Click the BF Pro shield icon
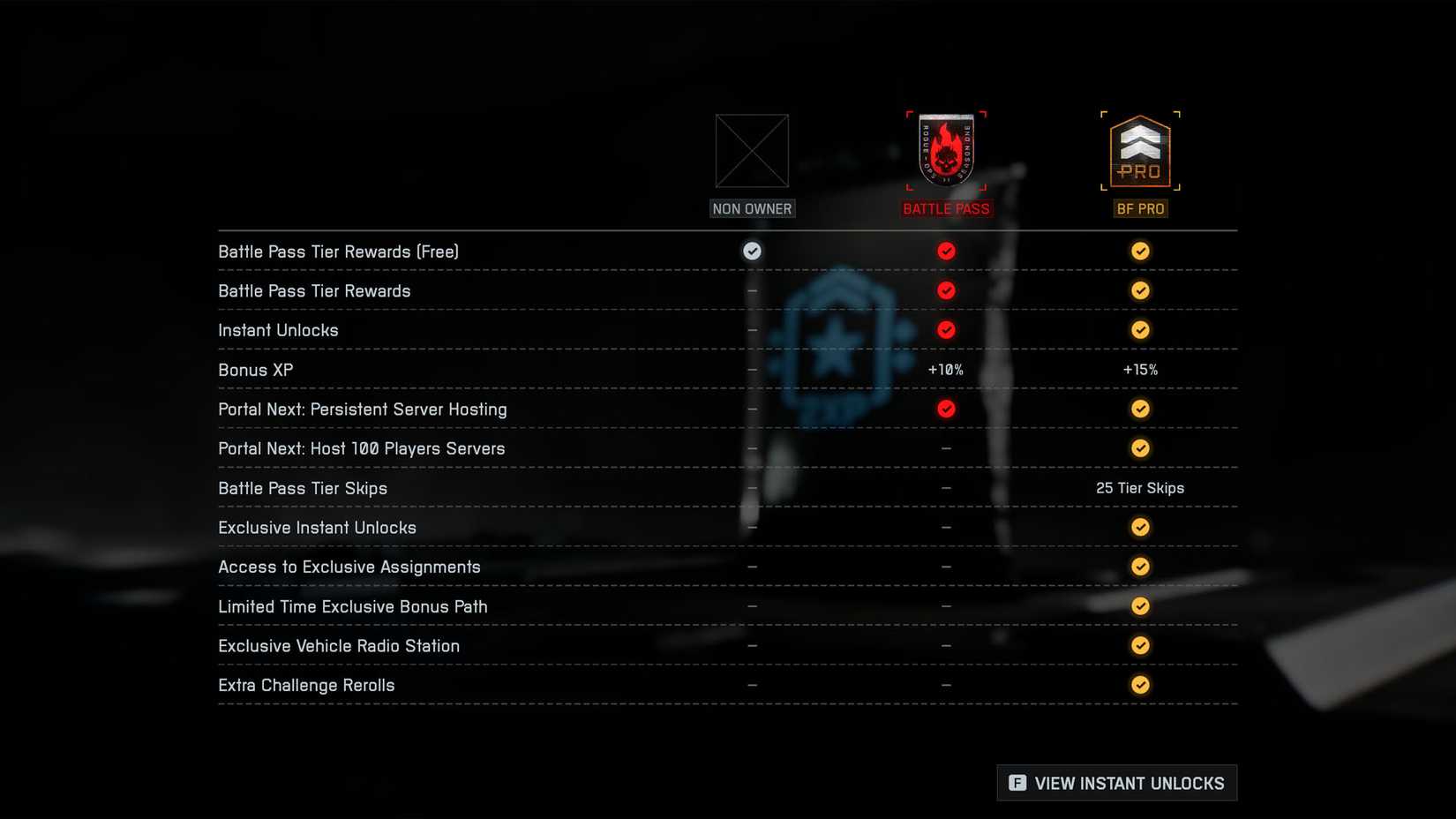Viewport: 1456px width, 819px height. pos(1140,152)
